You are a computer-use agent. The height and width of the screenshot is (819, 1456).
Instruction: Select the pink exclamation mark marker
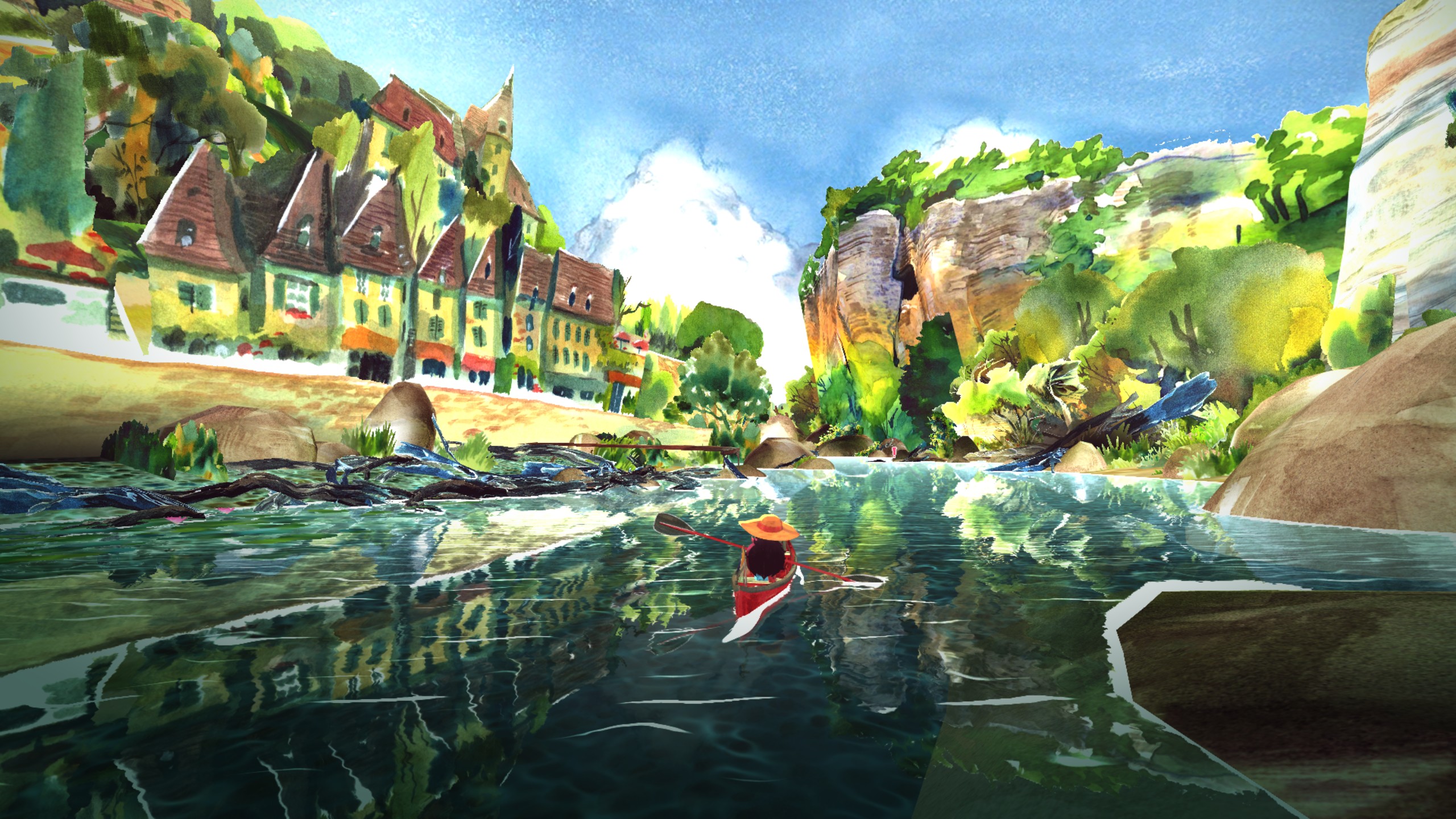point(895,451)
